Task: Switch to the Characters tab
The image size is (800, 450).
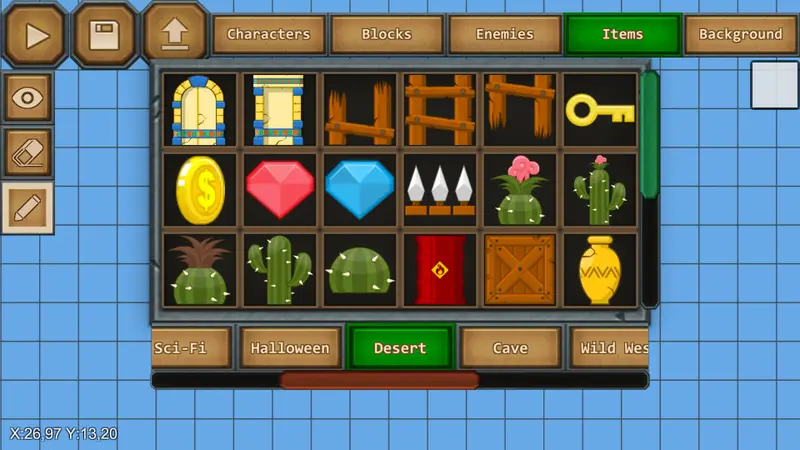Action: pyautogui.click(x=268, y=34)
